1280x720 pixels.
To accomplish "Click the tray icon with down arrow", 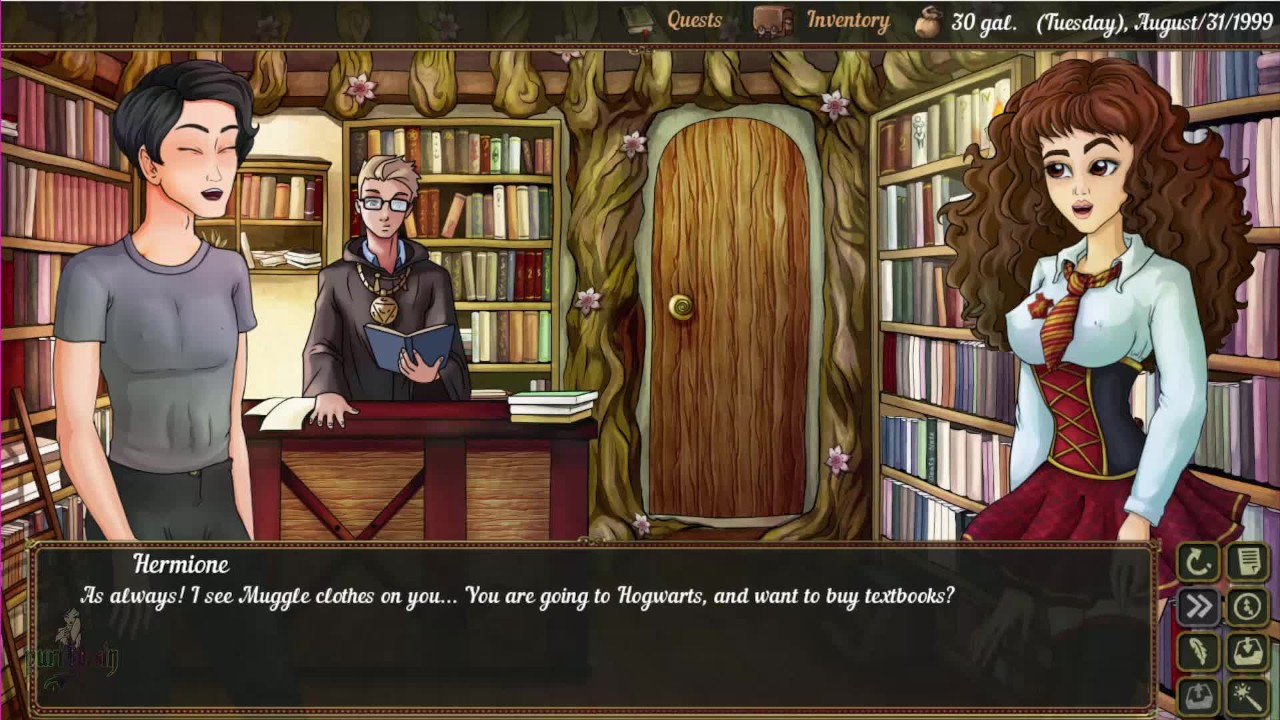I will (x=1249, y=651).
